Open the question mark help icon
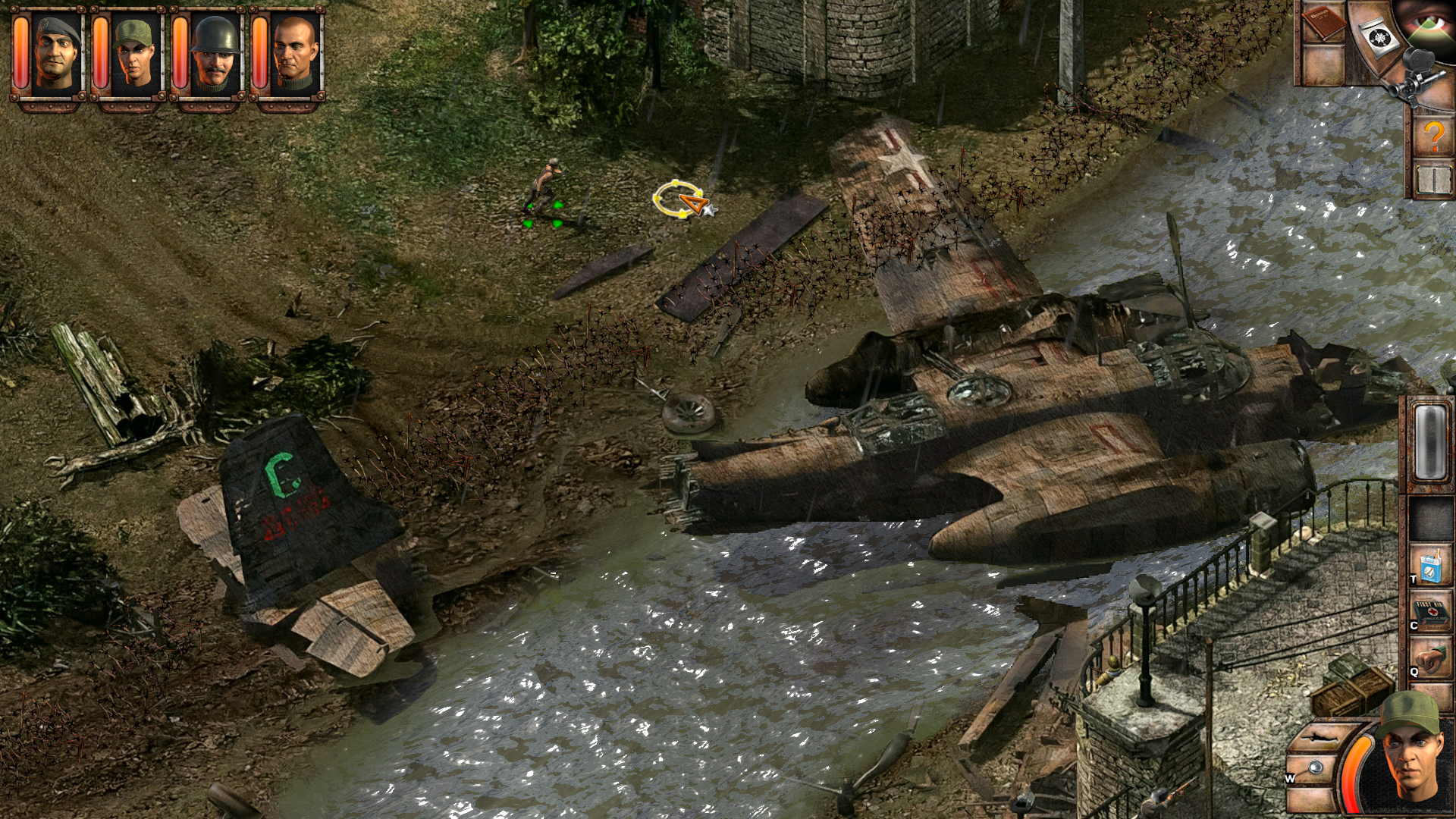 tap(1433, 135)
